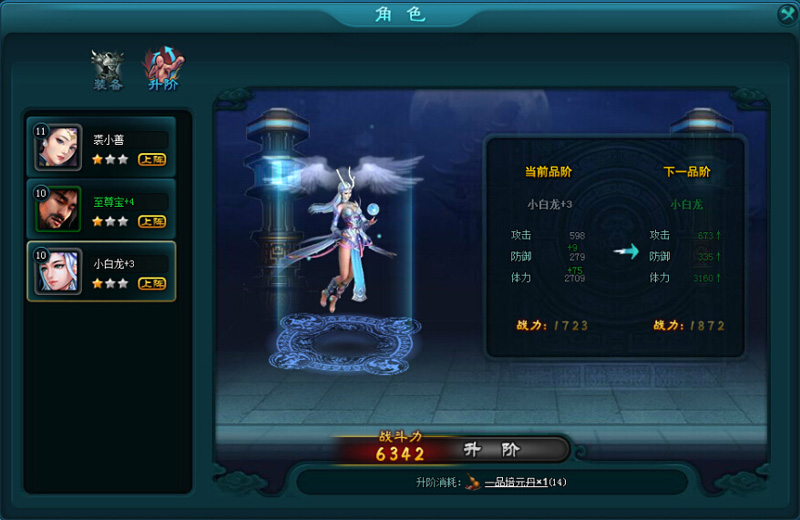This screenshot has height=520, width=800.
Task: Deploy 至尊宝 with his 上阵 button
Action: click(x=152, y=221)
